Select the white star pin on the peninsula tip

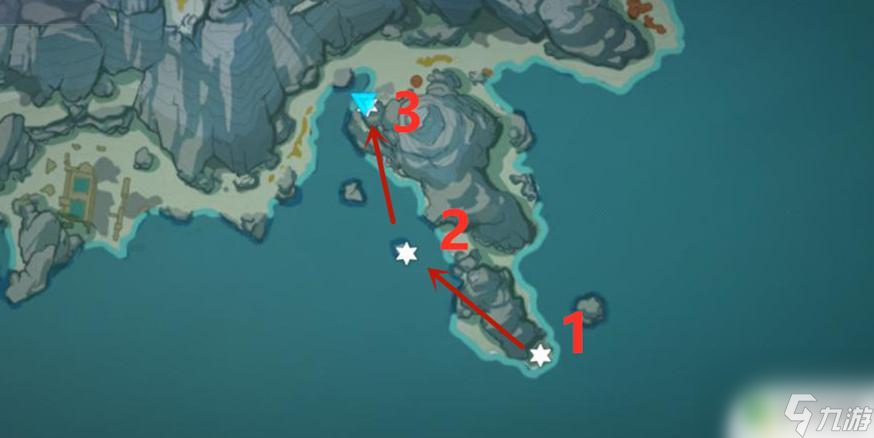click(x=540, y=355)
